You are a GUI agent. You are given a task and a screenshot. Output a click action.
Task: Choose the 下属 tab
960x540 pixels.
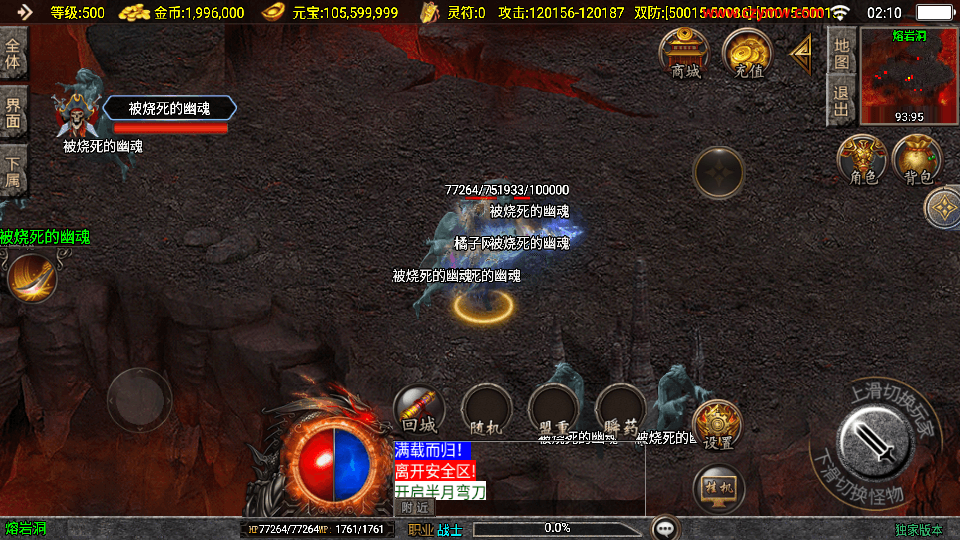[14, 170]
